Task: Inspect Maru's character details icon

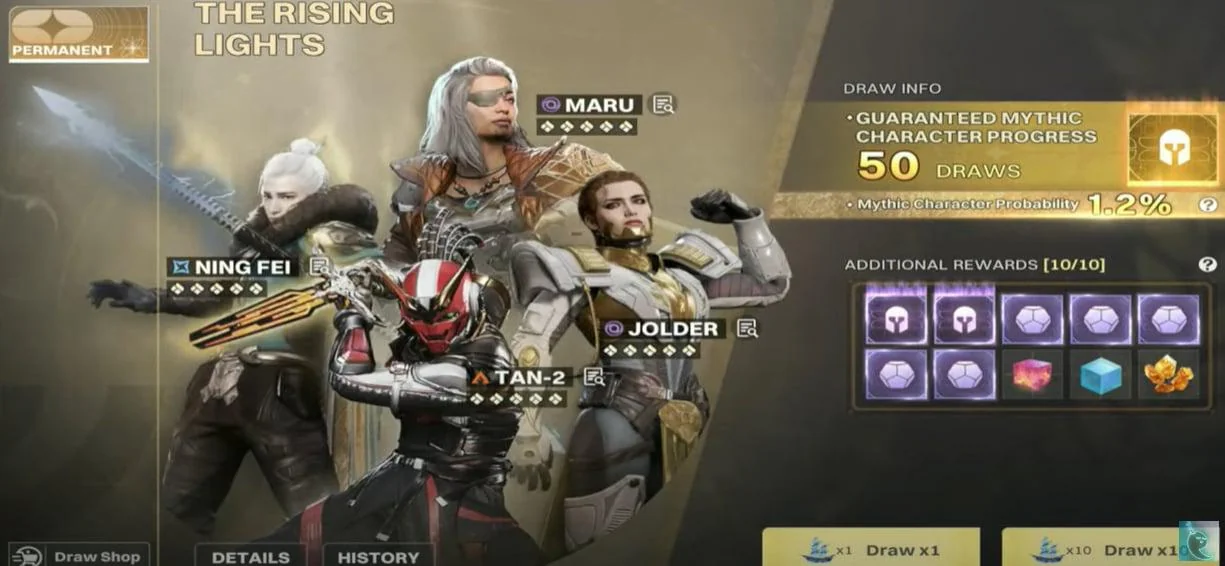Action: coord(664,104)
